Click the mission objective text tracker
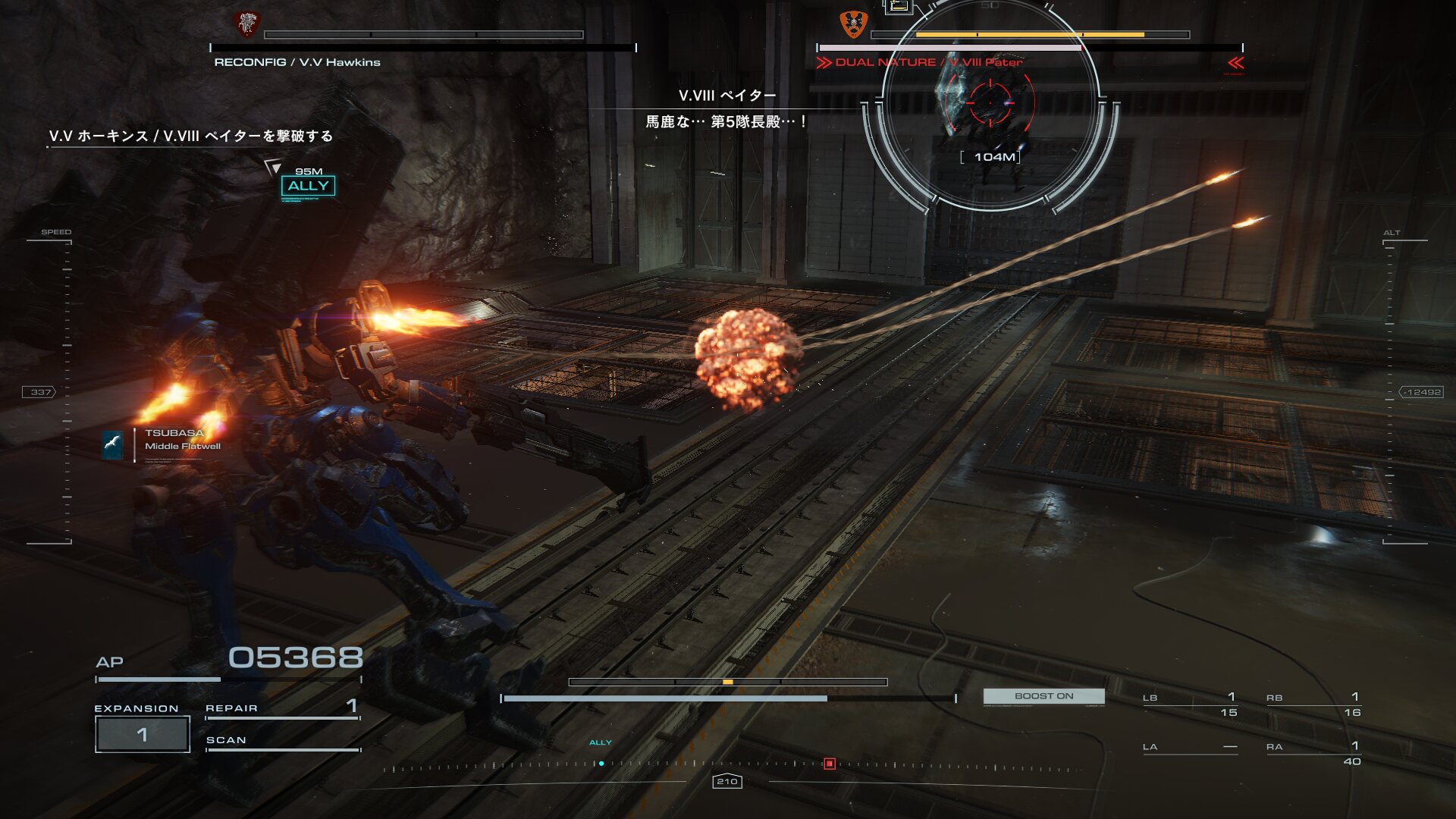Viewport: 1456px width, 819px height. point(191,136)
